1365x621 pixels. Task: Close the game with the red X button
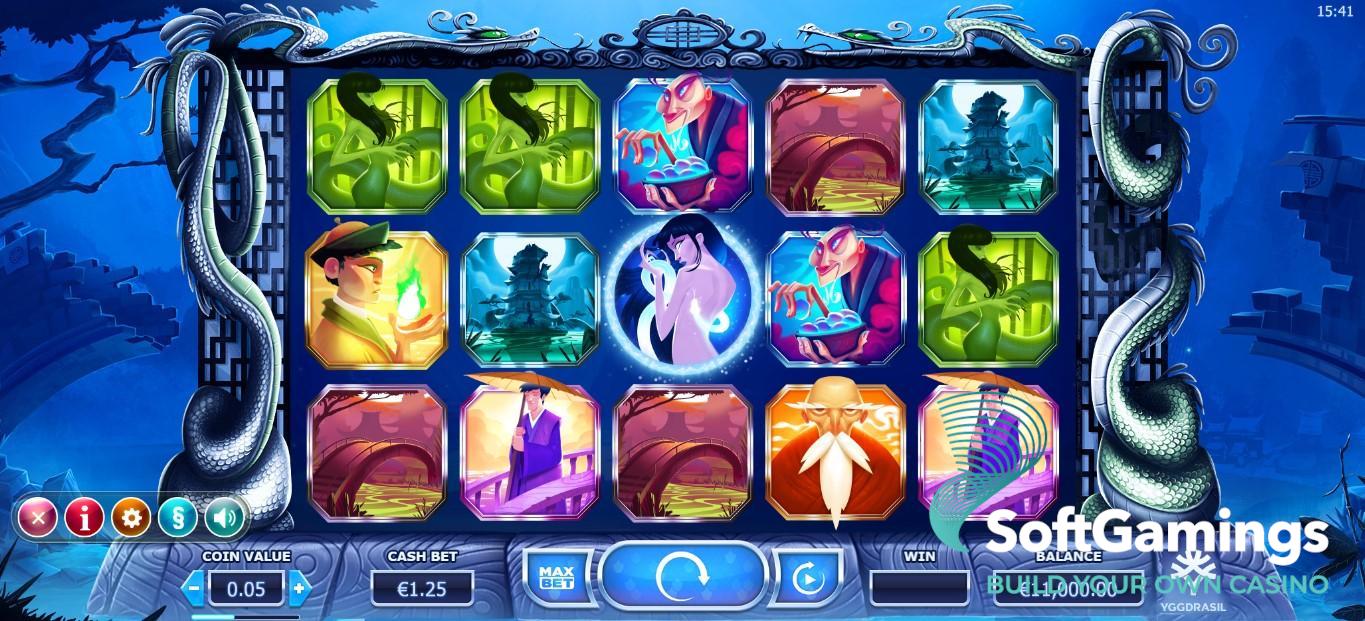38,517
